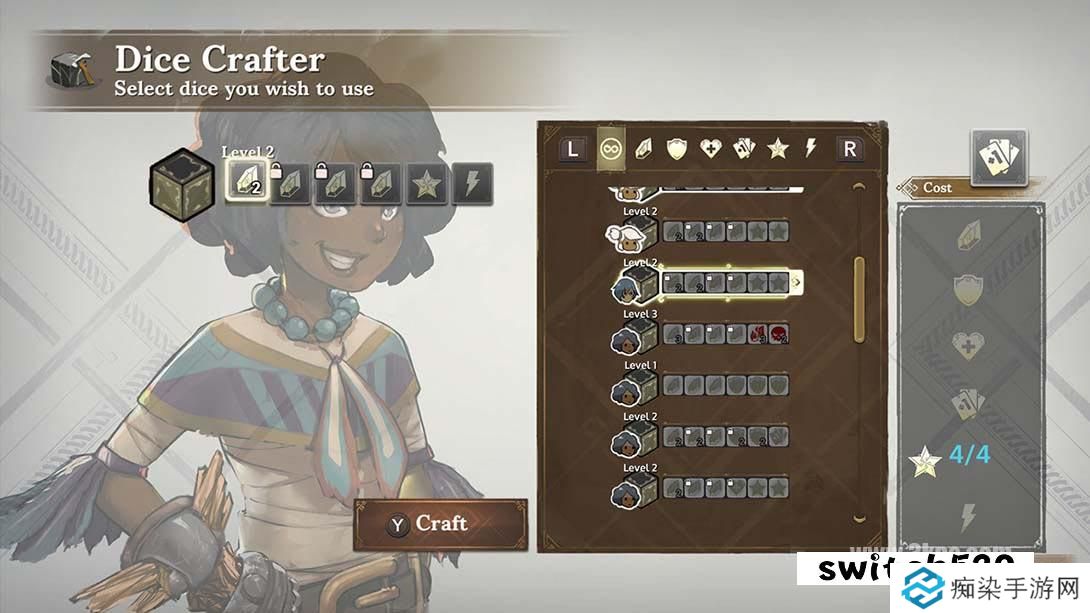Select the heart heal filter tab

point(711,149)
